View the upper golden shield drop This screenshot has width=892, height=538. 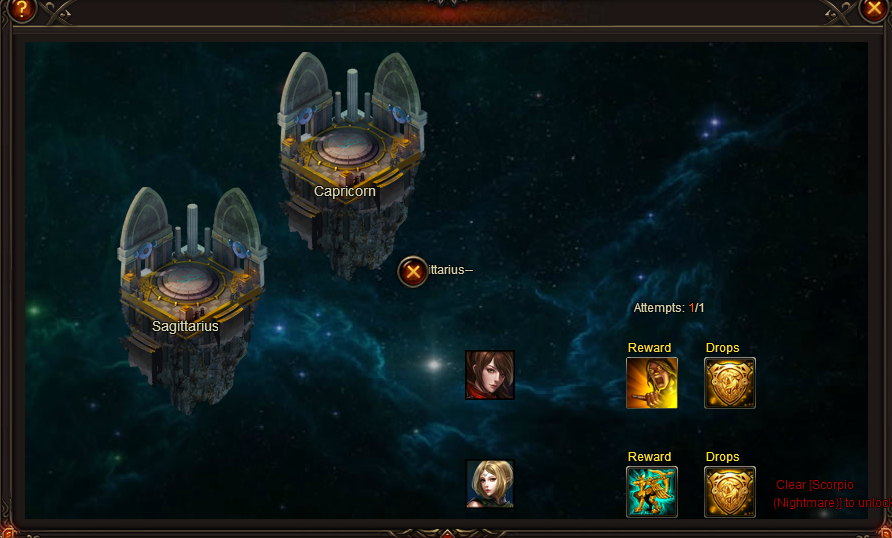point(730,383)
